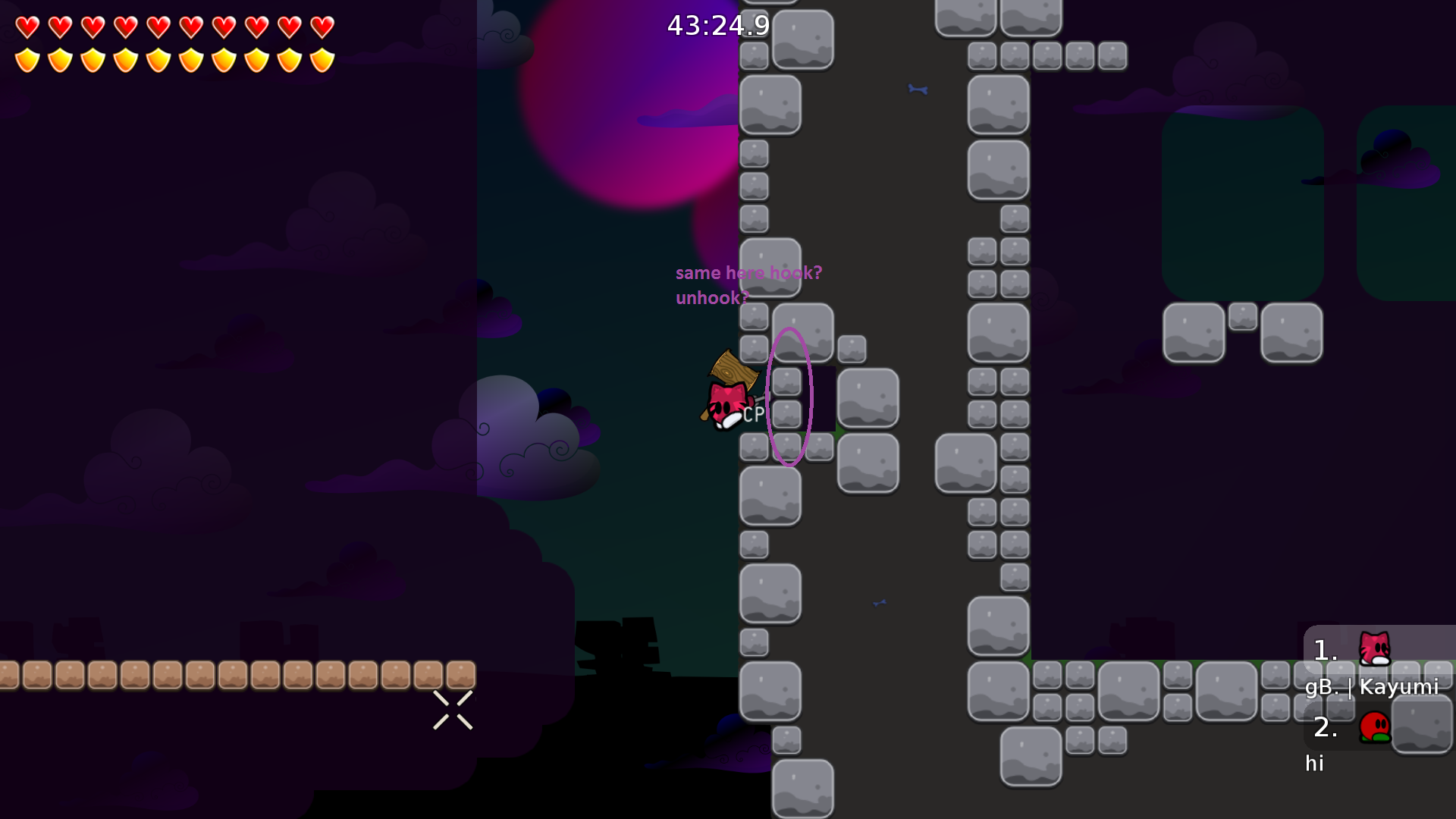This screenshot has height=819, width=1456.
Task: Click the small bone decoration near the stone column
Action: pyautogui.click(x=916, y=89)
